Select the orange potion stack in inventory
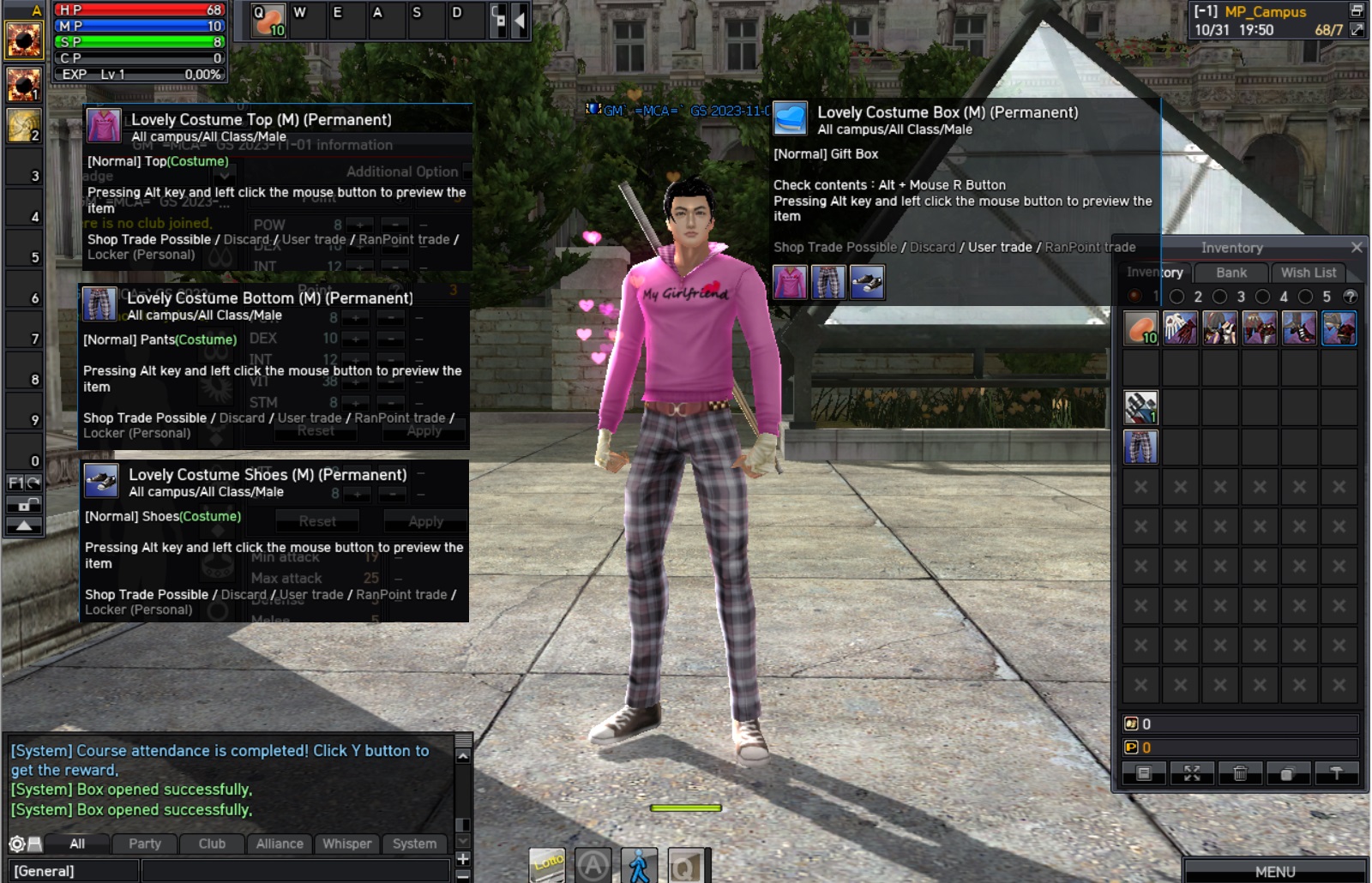The width and height of the screenshot is (1372, 883). [x=1140, y=328]
